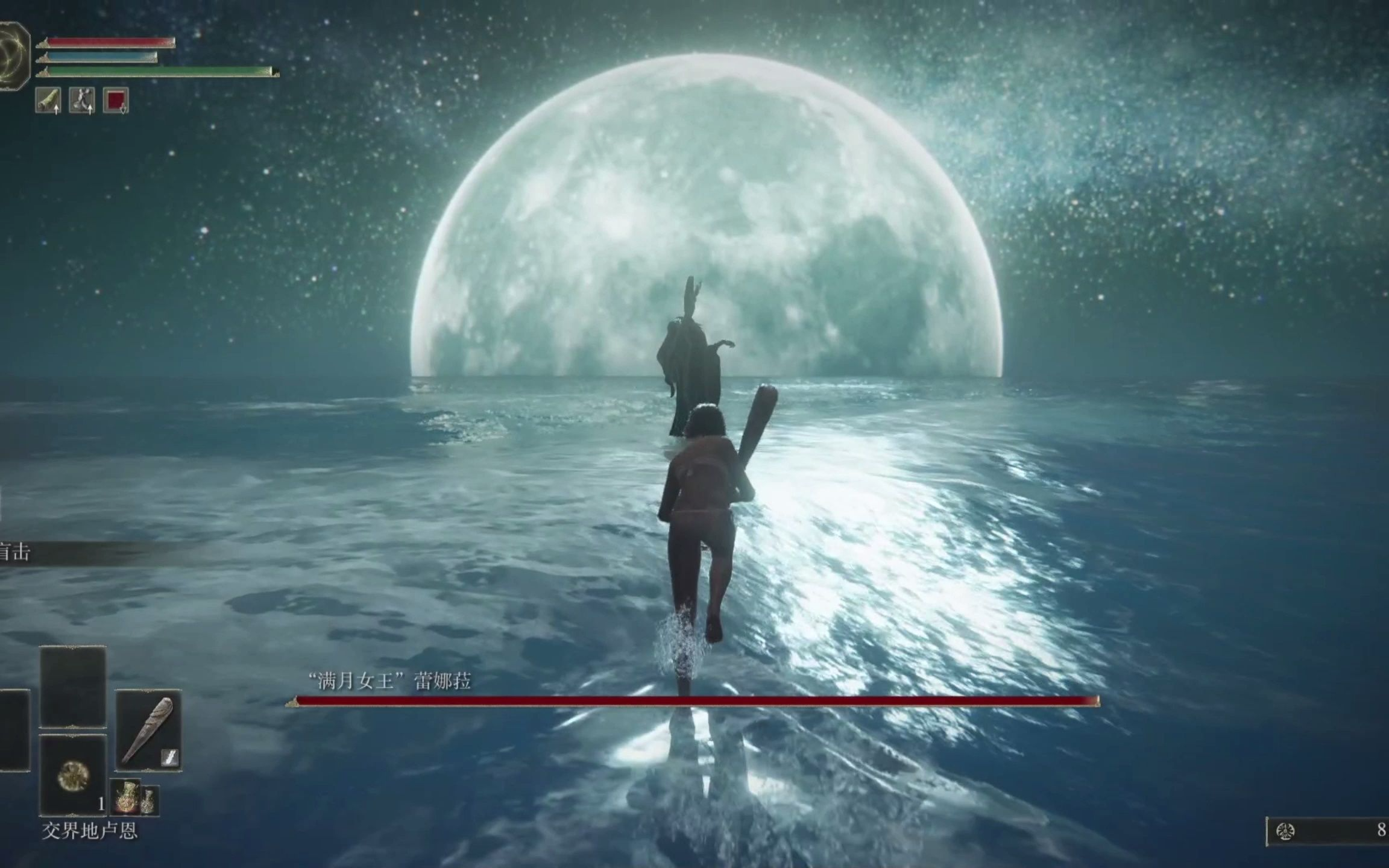
Task: Click the glowing flask pouch icon
Action: tap(125, 797)
